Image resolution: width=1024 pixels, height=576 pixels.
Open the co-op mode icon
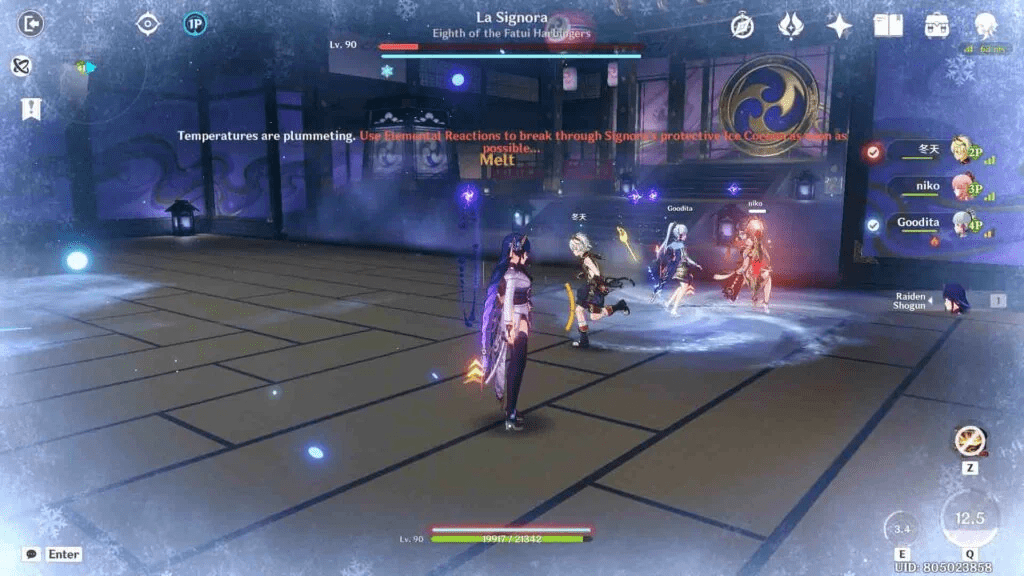[x=21, y=66]
